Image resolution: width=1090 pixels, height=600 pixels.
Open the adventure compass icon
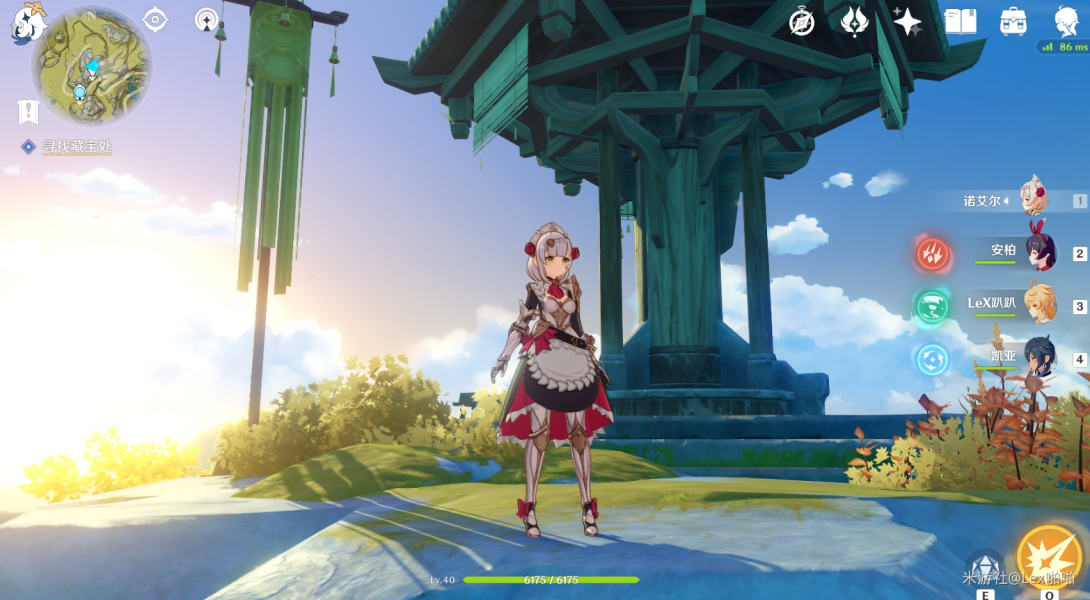[x=801, y=22]
